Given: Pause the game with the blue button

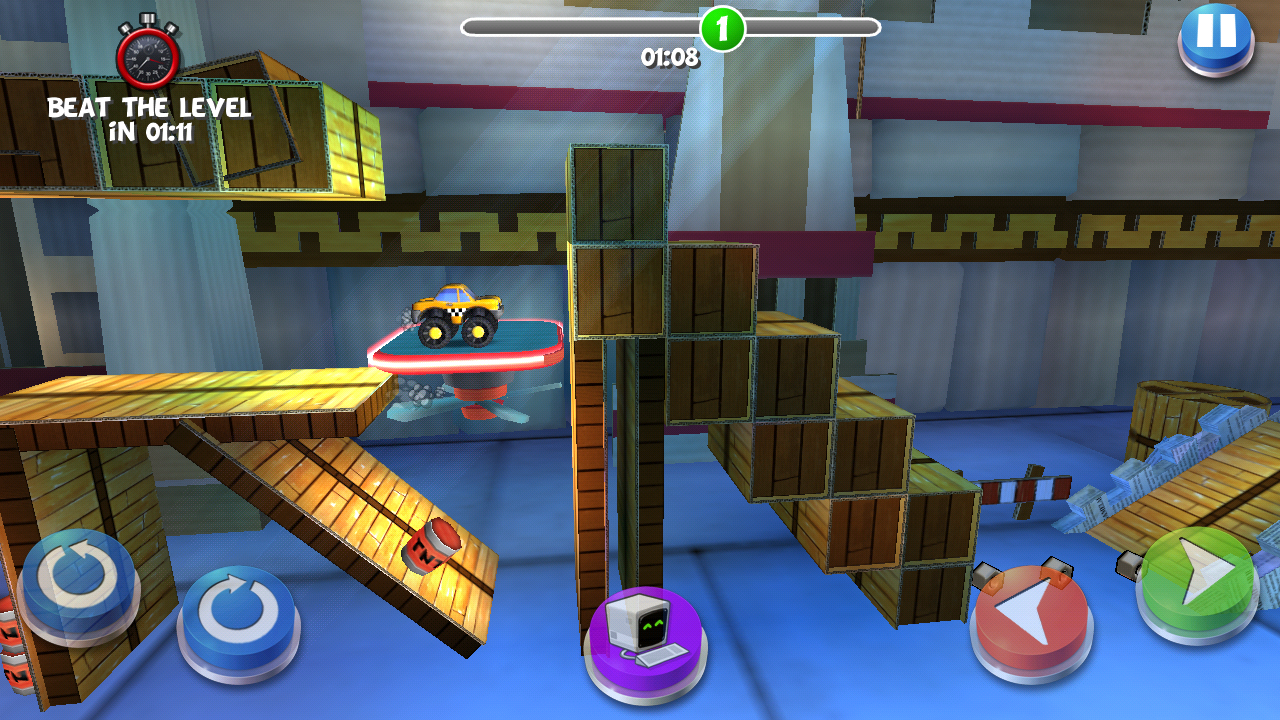Looking at the screenshot, I should pos(1216,35).
